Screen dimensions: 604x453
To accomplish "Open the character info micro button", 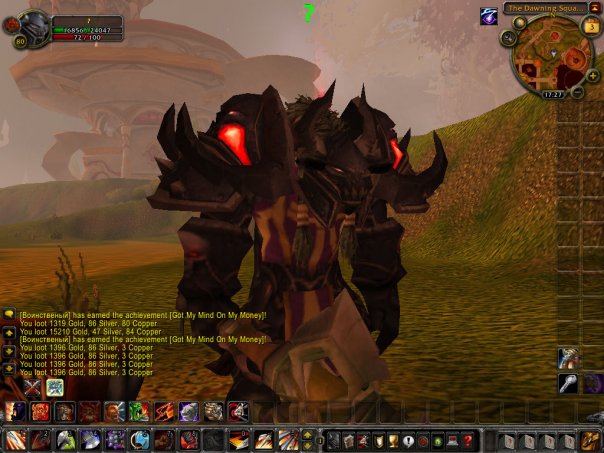I will point(336,441).
